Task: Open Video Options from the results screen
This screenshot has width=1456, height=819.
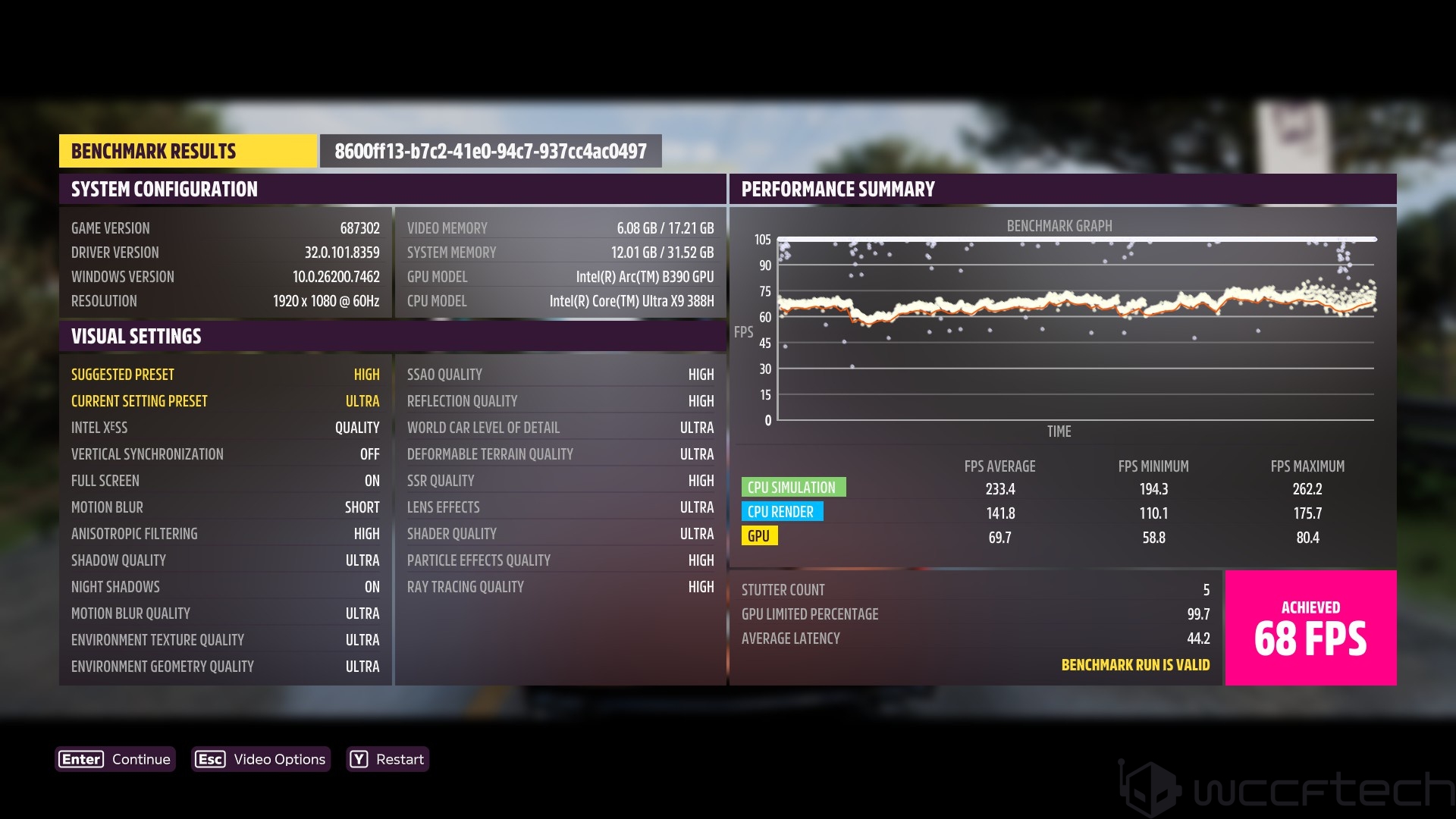Action: point(261,759)
